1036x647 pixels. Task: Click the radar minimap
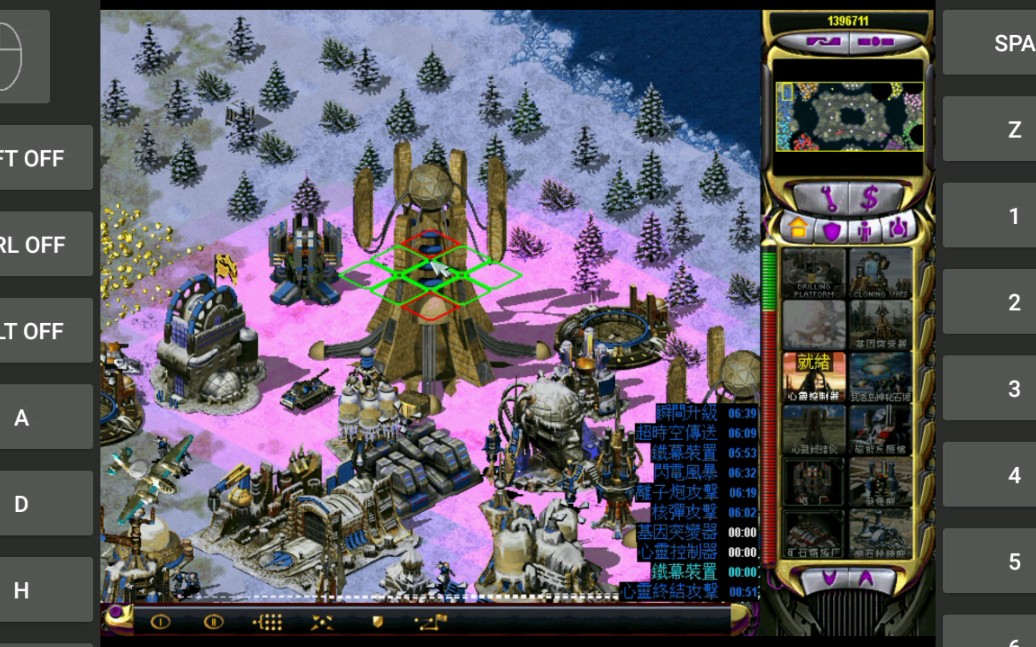(x=848, y=117)
